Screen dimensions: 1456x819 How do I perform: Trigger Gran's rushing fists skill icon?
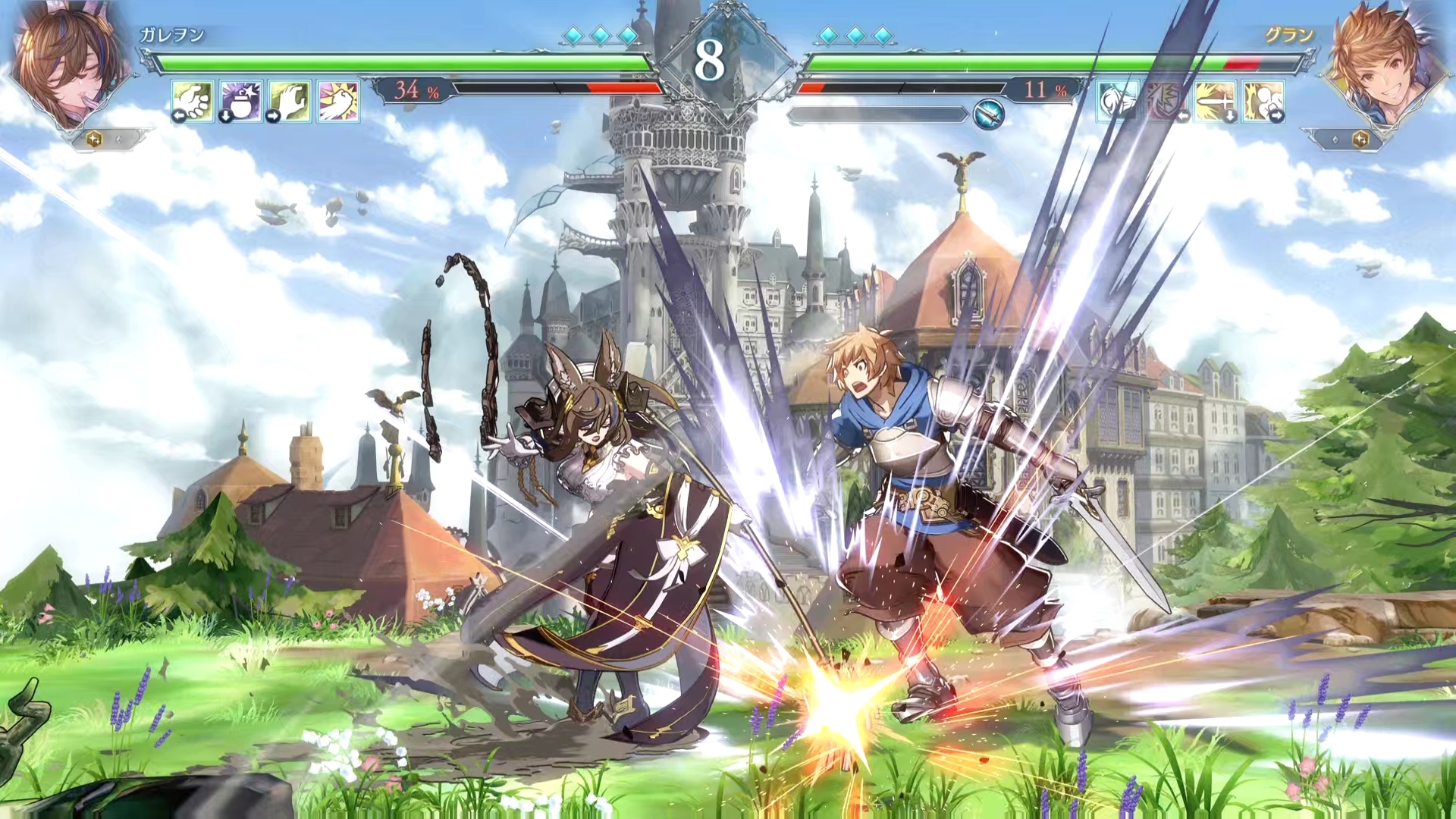(1263, 101)
